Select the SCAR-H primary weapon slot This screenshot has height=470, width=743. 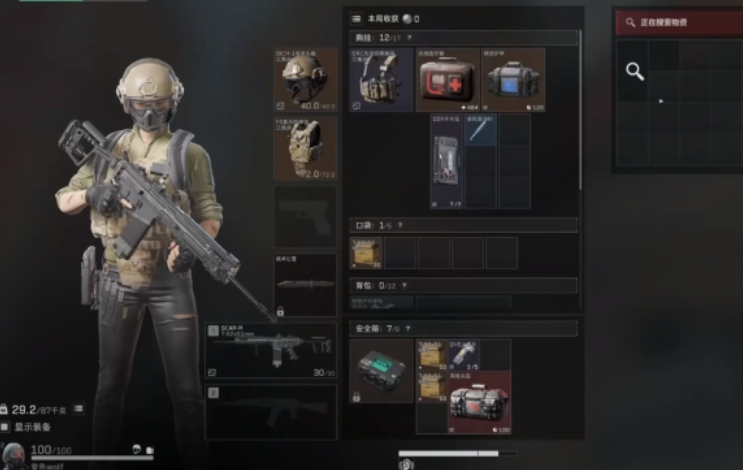coord(271,350)
